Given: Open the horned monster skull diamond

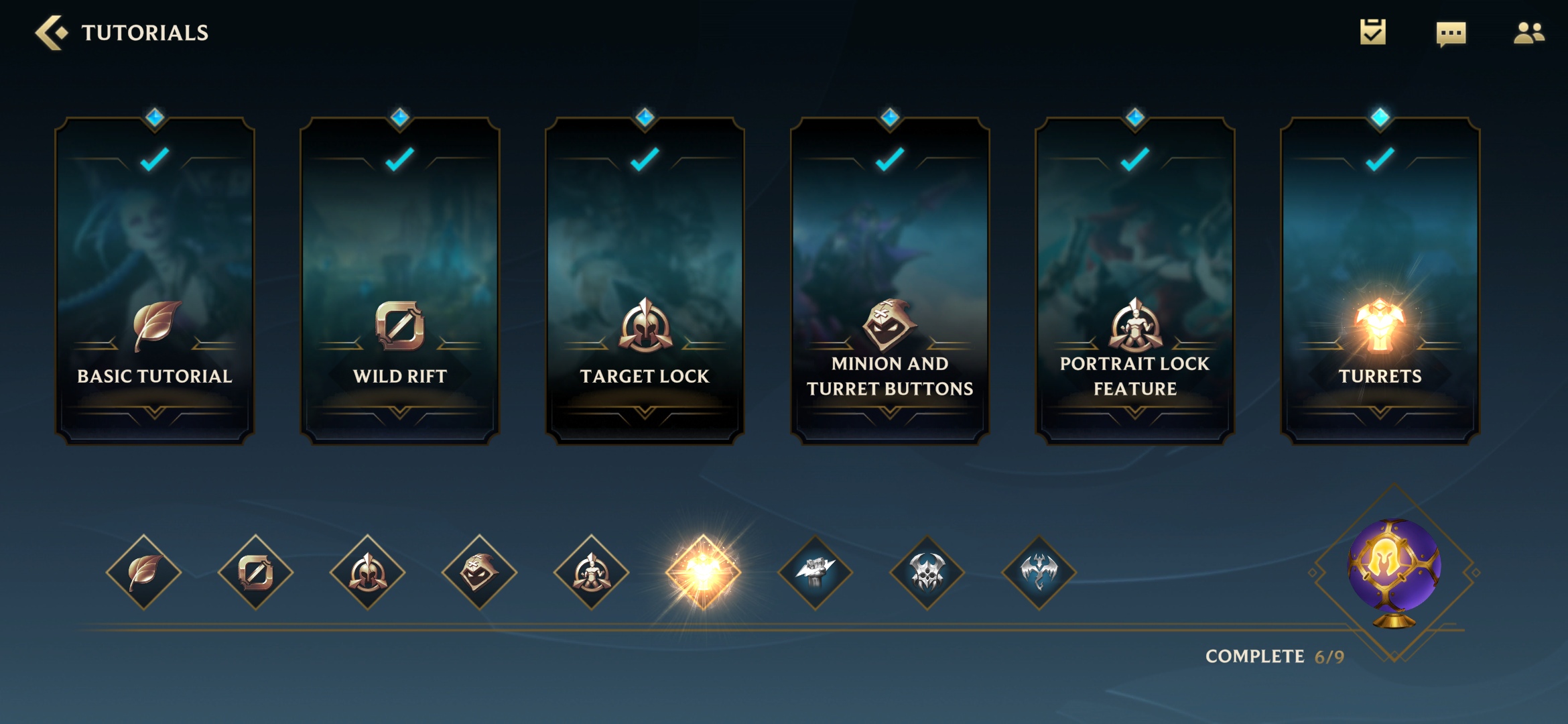Looking at the screenshot, I should (927, 572).
